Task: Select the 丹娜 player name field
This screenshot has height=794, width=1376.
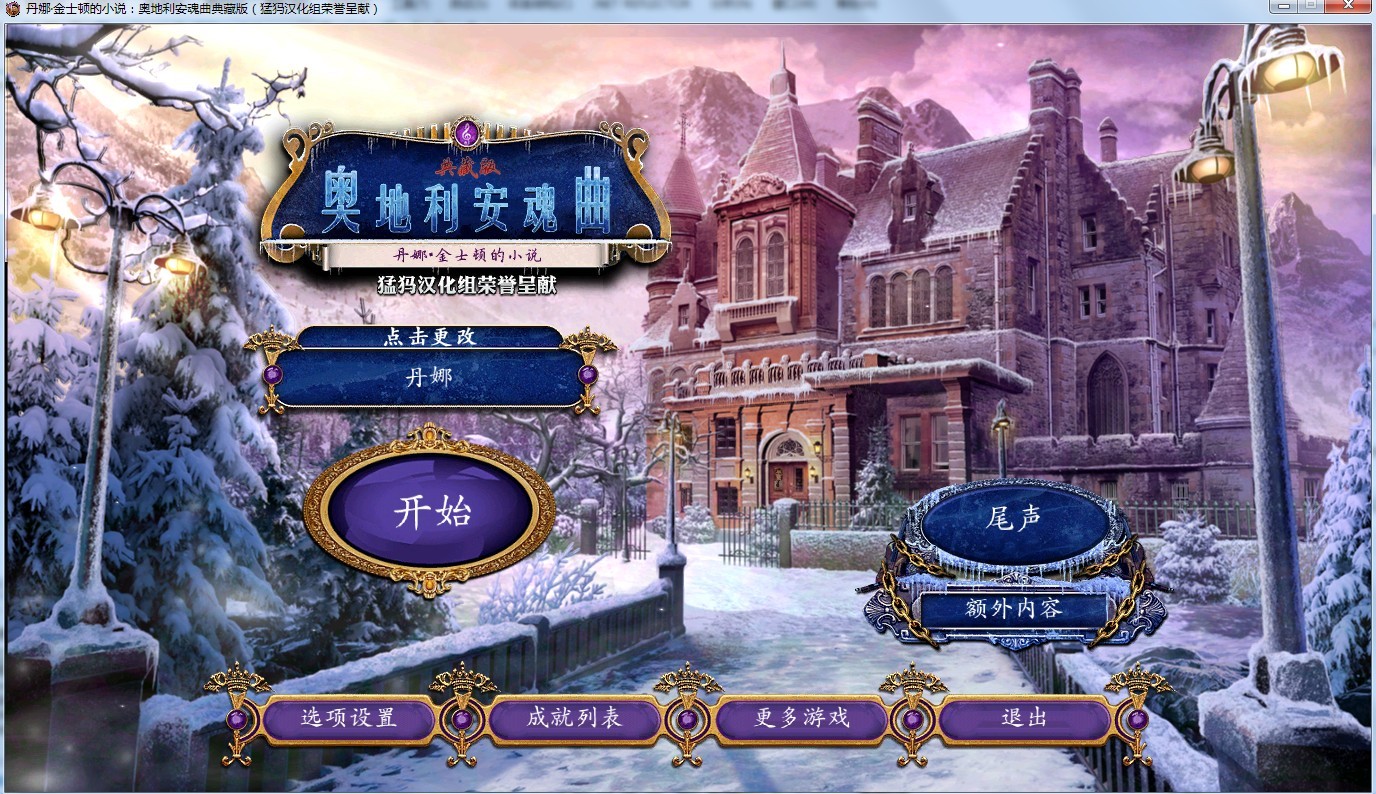Action: [x=428, y=376]
